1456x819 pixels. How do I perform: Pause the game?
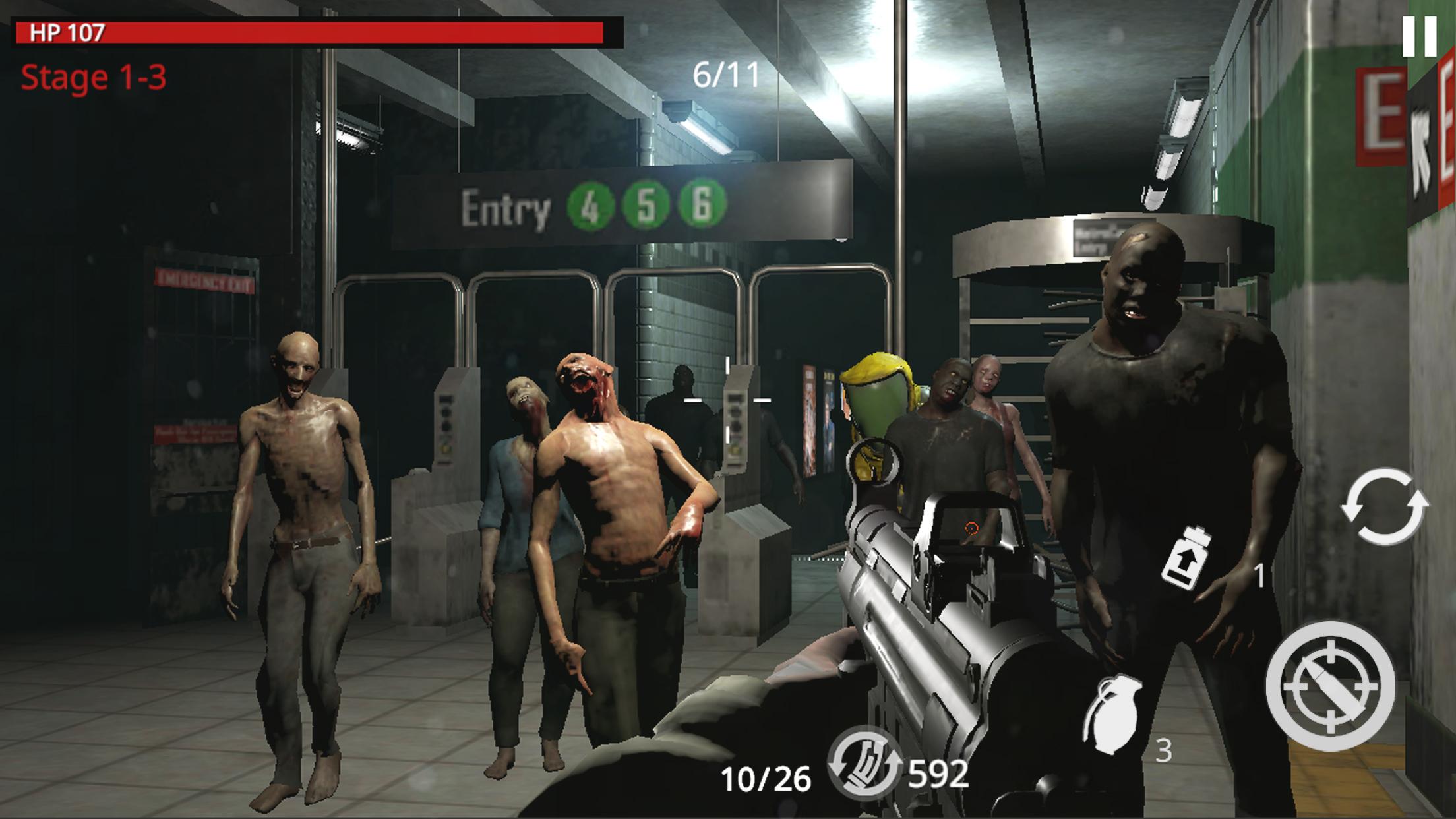coord(1418,36)
